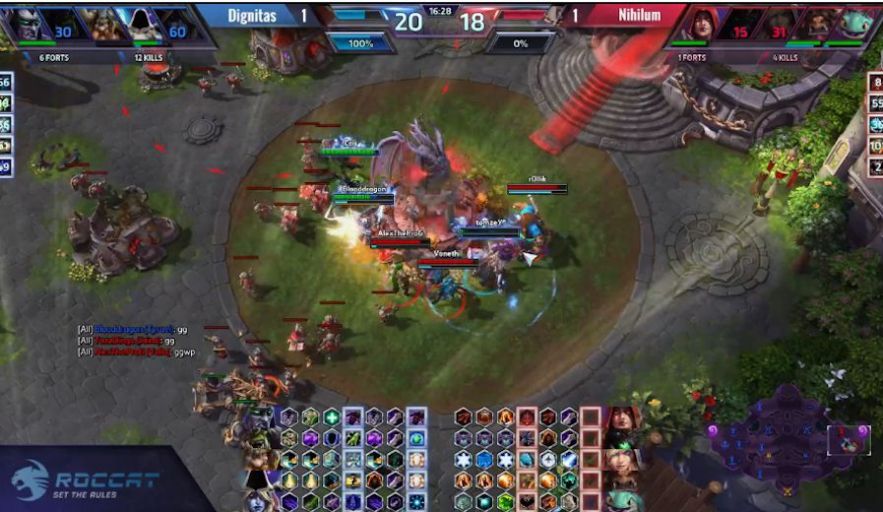The image size is (883, 512).
Task: Click the blonde hero portrait in talent panel
Action: point(621,462)
